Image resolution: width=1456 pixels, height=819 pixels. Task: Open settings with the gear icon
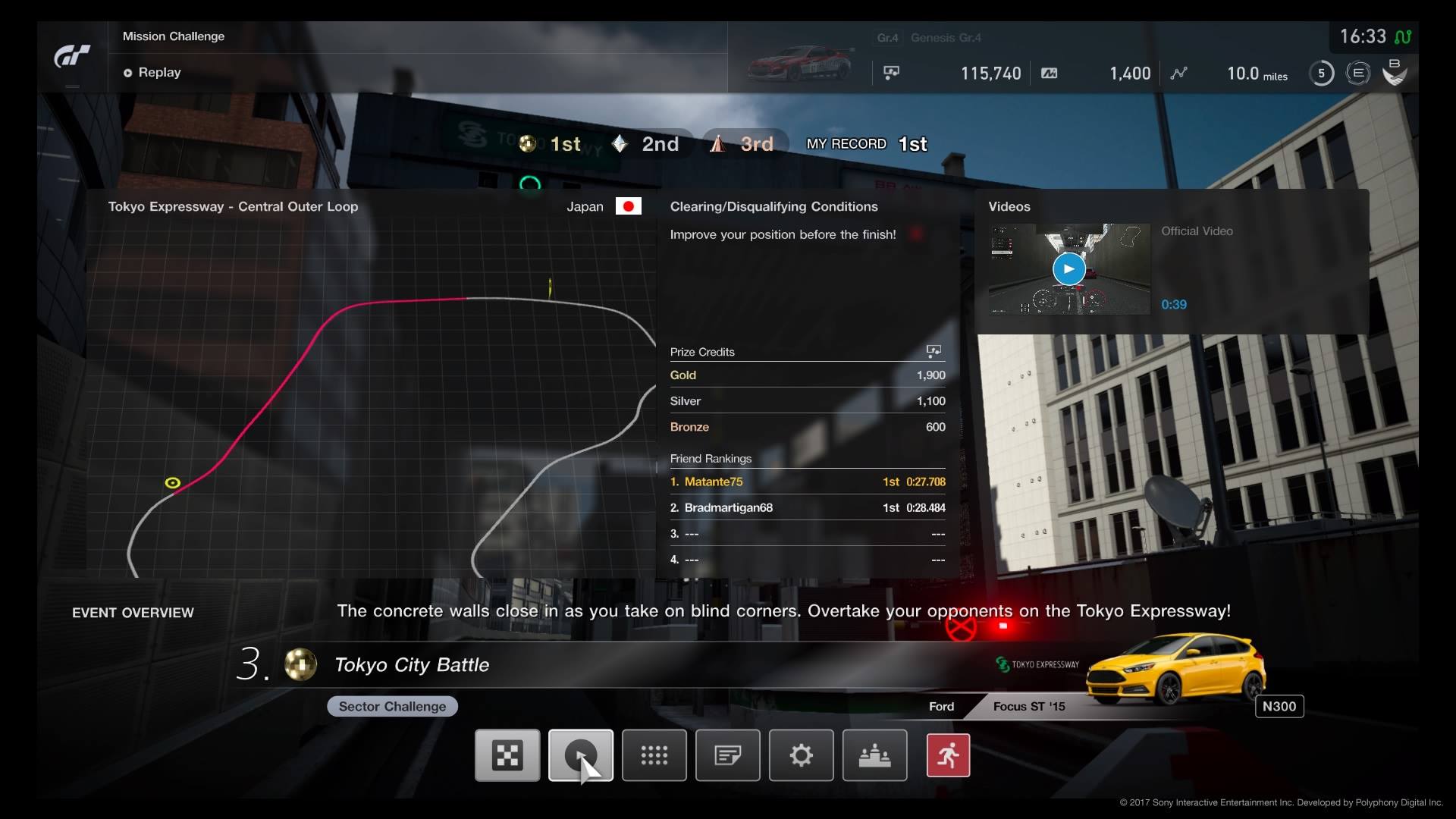pyautogui.click(x=802, y=755)
